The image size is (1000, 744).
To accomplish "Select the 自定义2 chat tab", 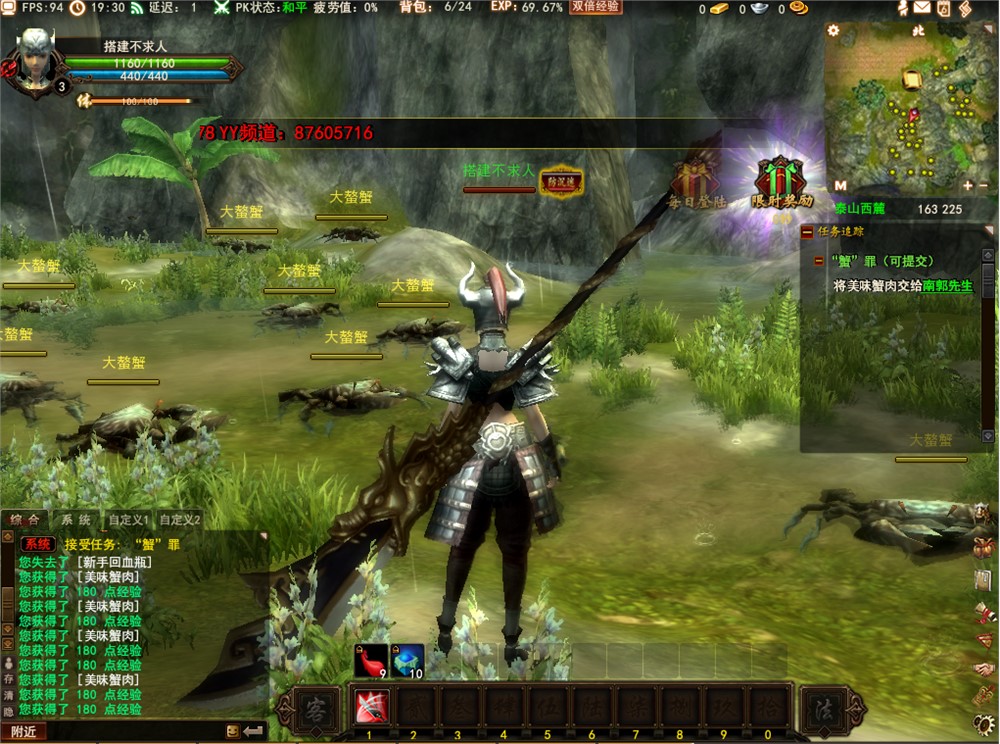I will click(181, 520).
